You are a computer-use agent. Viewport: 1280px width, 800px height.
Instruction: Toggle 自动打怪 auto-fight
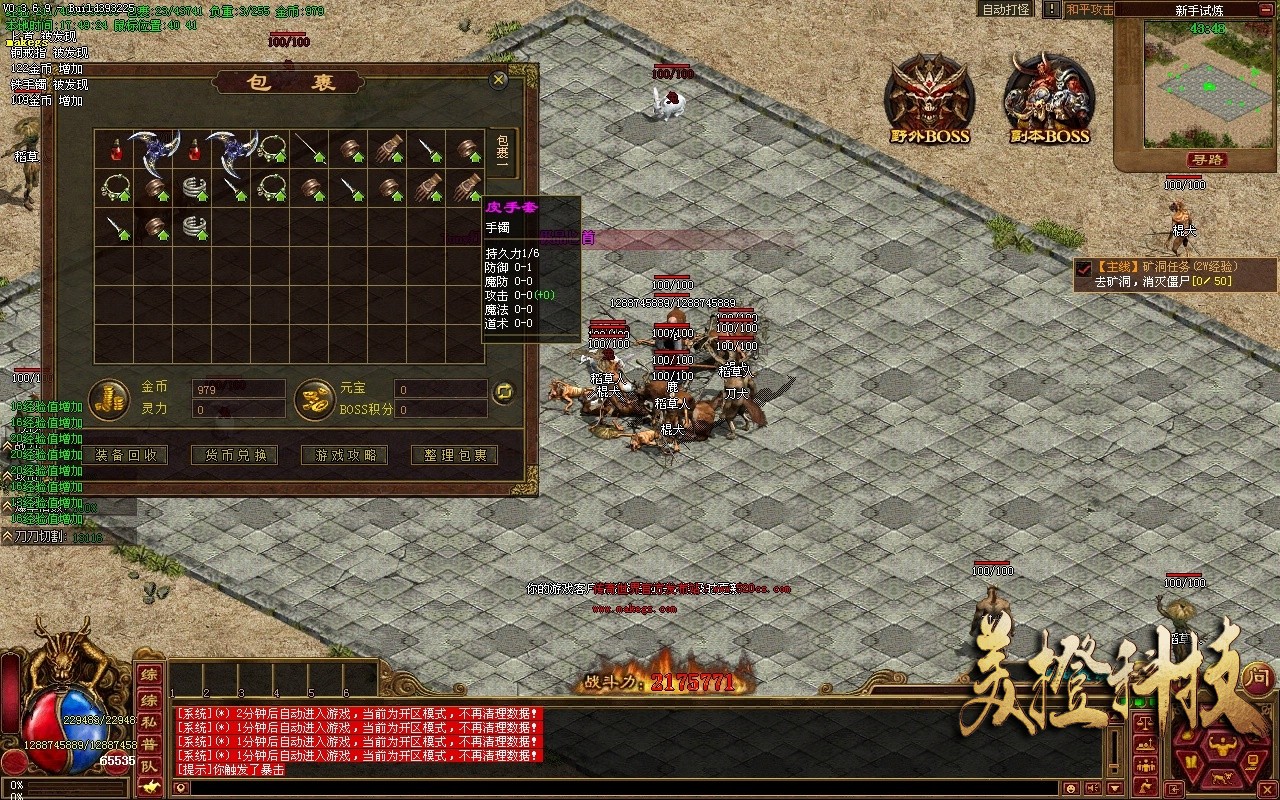pyautogui.click(x=1006, y=9)
